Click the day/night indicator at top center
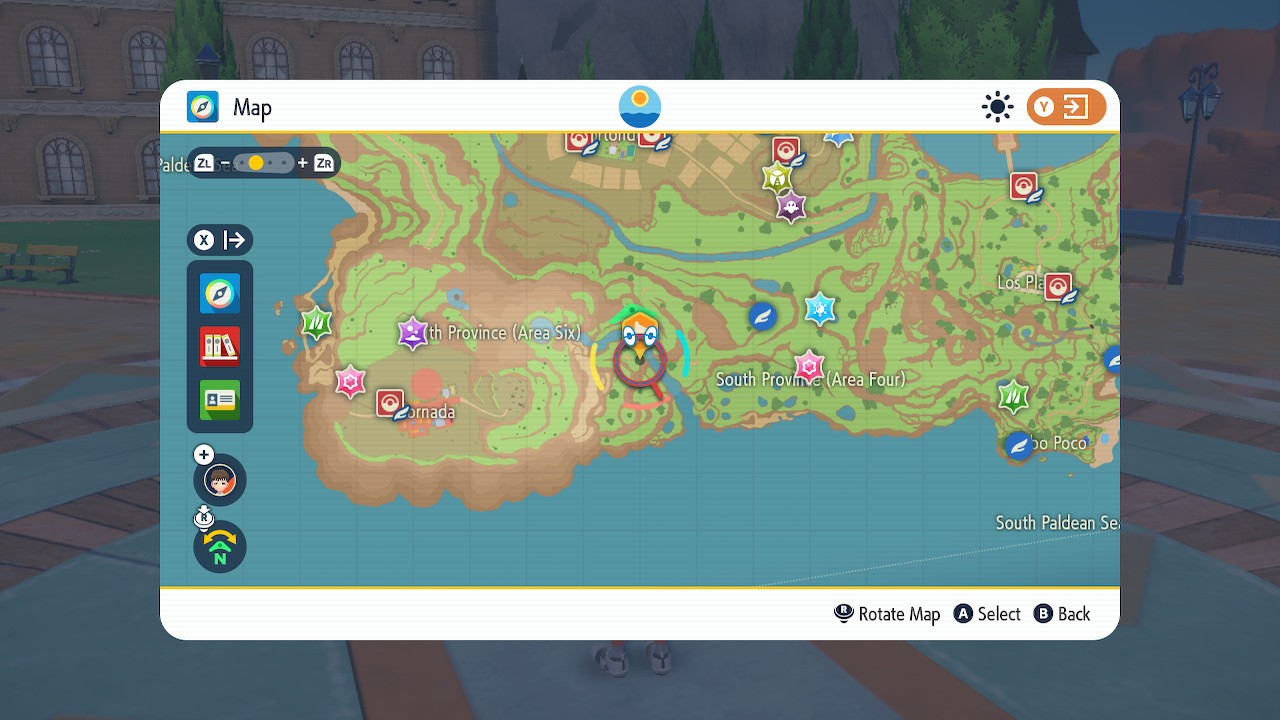 [x=639, y=106]
